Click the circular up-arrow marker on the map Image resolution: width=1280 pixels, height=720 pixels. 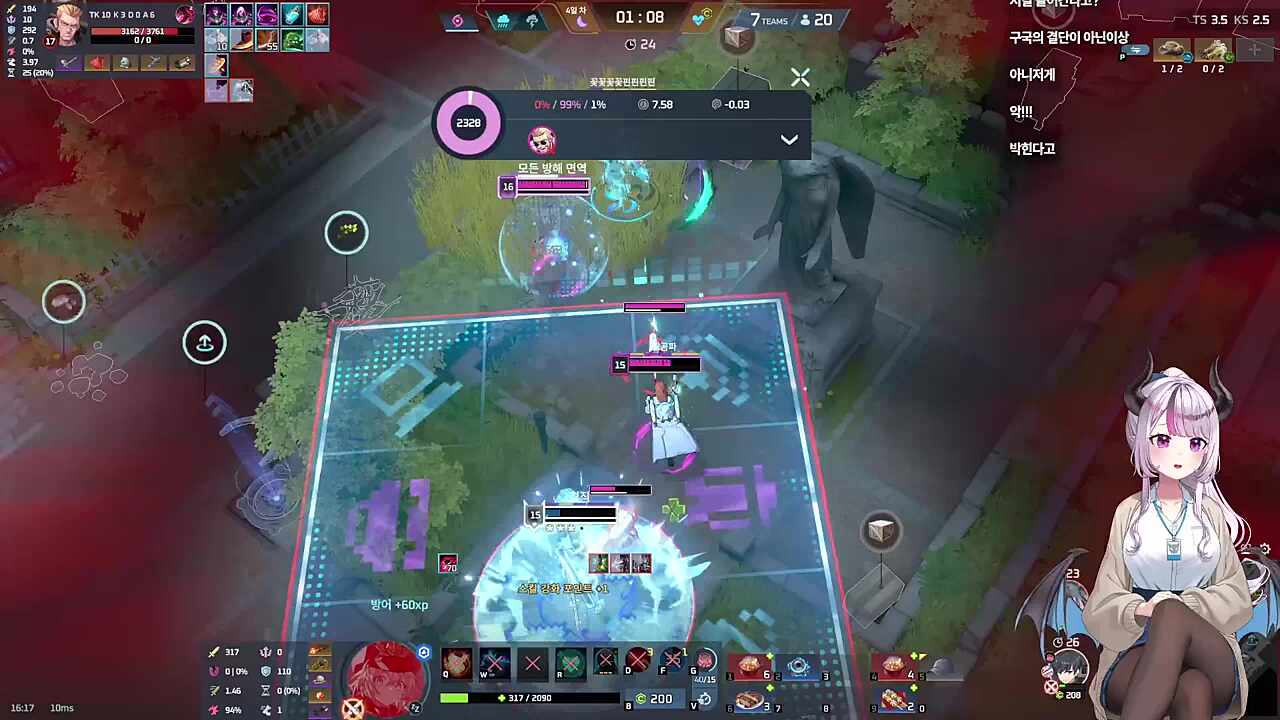point(204,343)
